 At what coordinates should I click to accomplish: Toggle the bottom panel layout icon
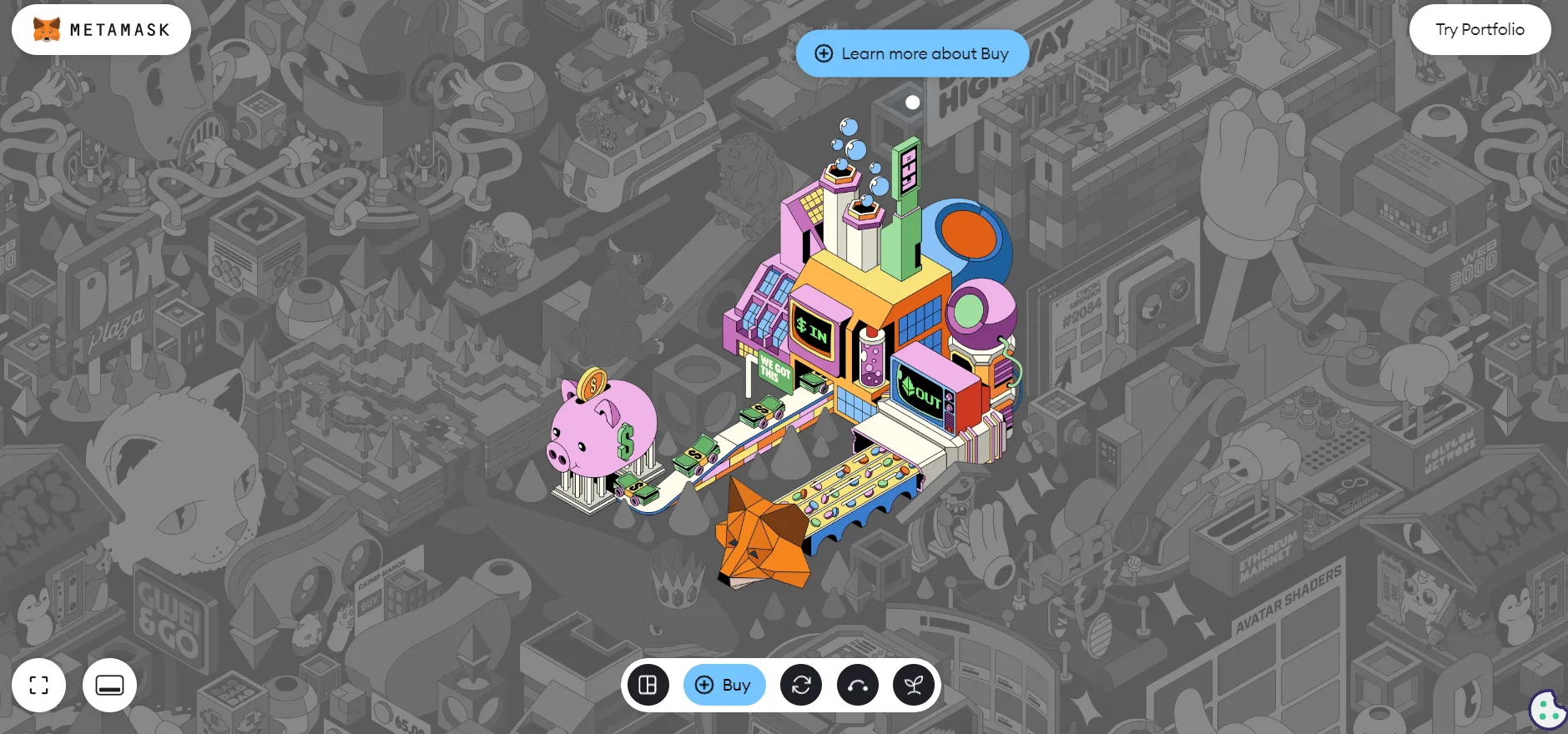pos(109,685)
